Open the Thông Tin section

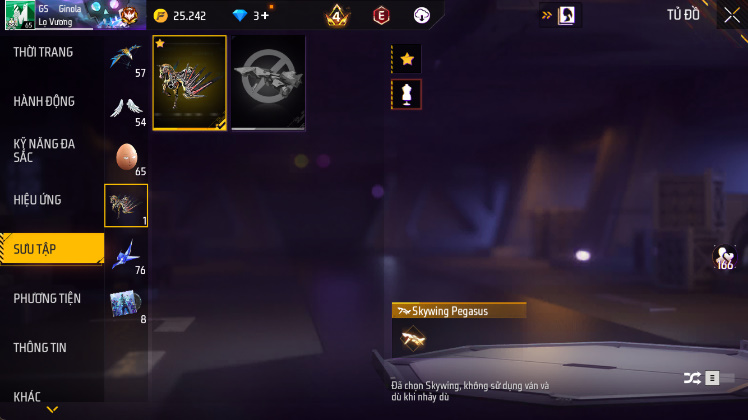[41, 347]
